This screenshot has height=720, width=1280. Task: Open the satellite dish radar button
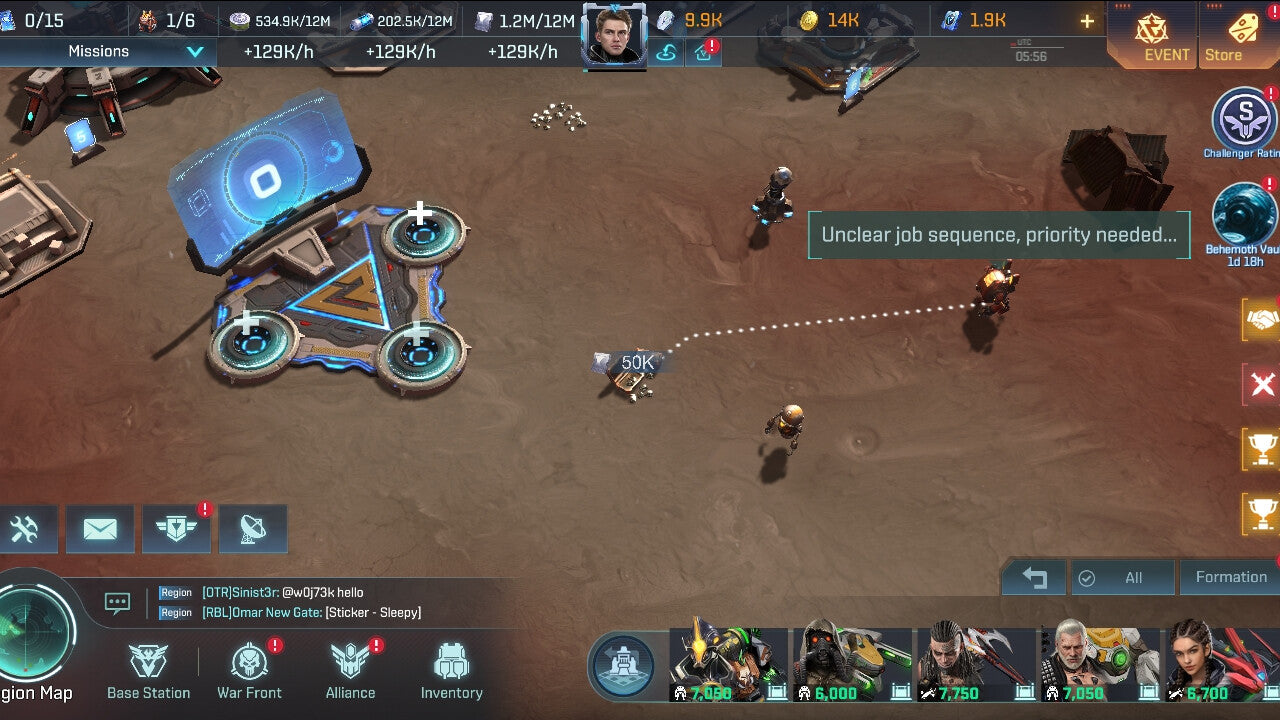[x=252, y=529]
